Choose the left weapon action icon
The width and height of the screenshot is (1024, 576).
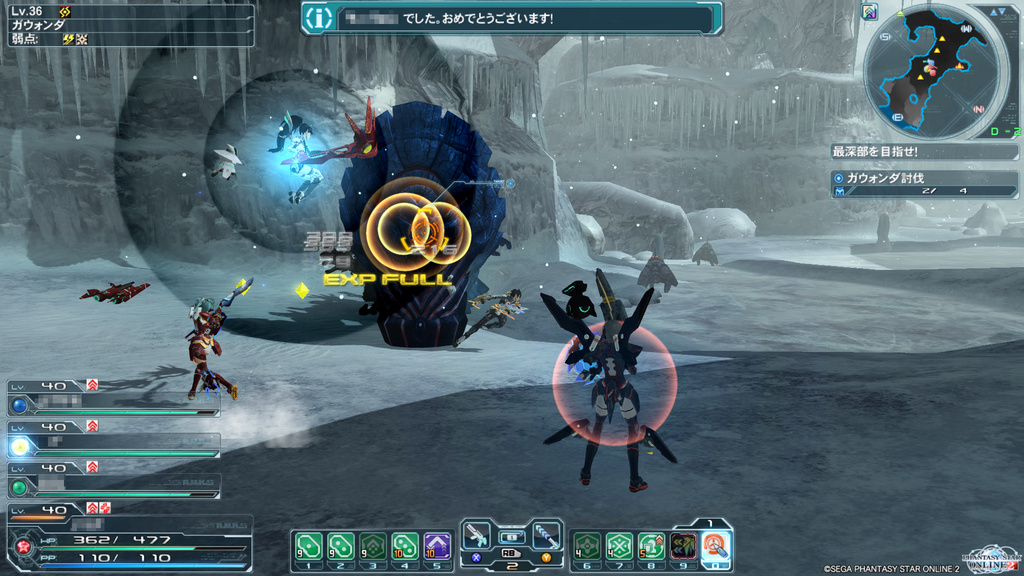[478, 536]
